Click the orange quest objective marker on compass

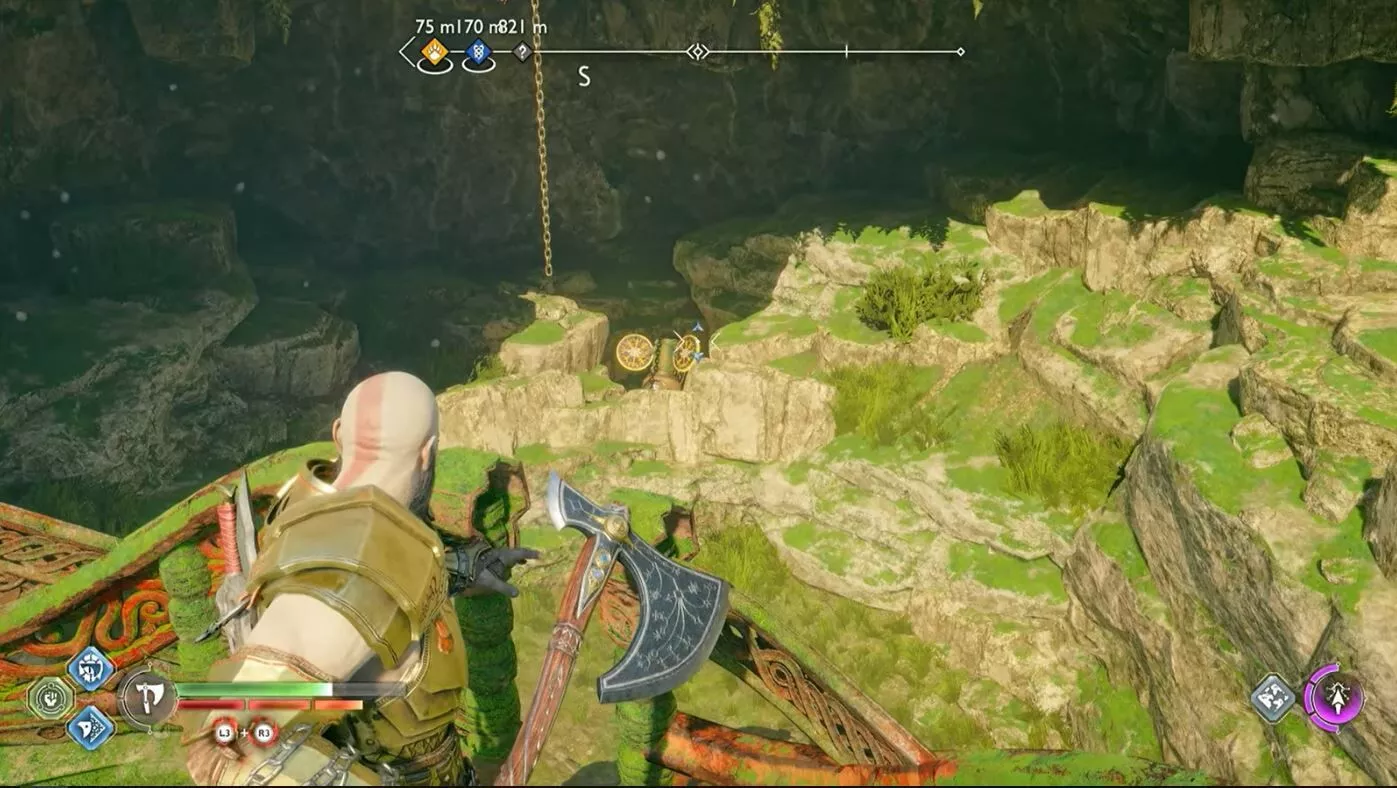point(434,51)
